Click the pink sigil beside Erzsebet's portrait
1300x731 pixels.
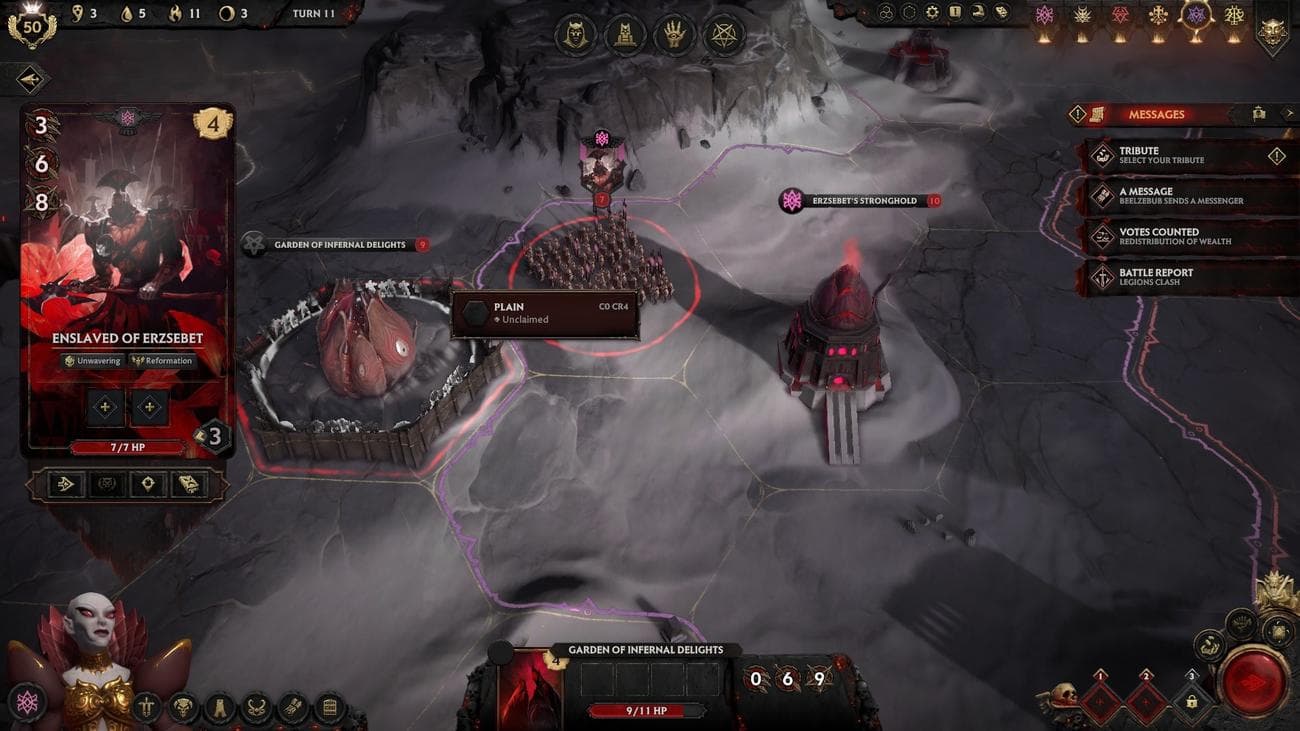click(x=27, y=702)
